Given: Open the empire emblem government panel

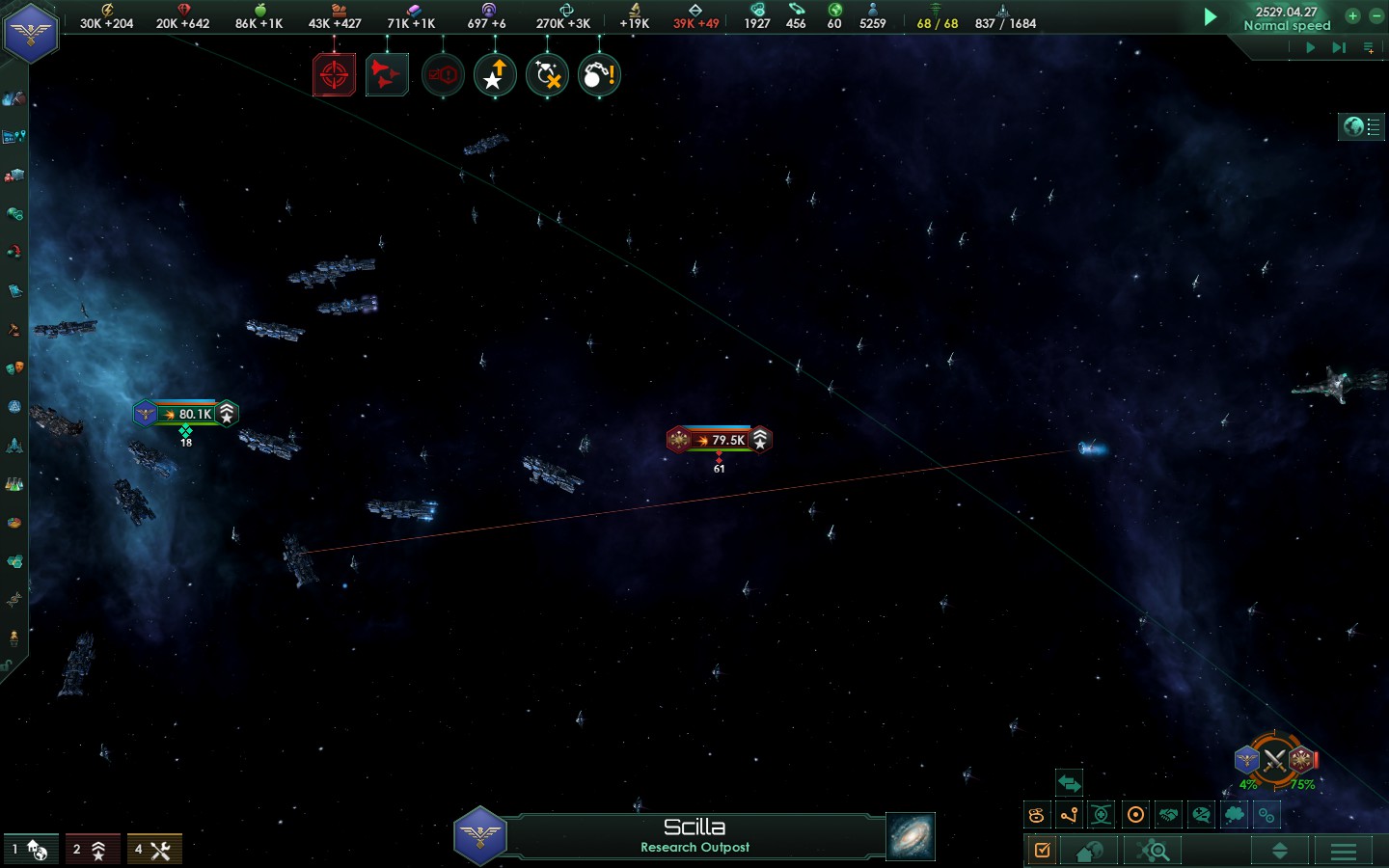Looking at the screenshot, I should (31, 33).
